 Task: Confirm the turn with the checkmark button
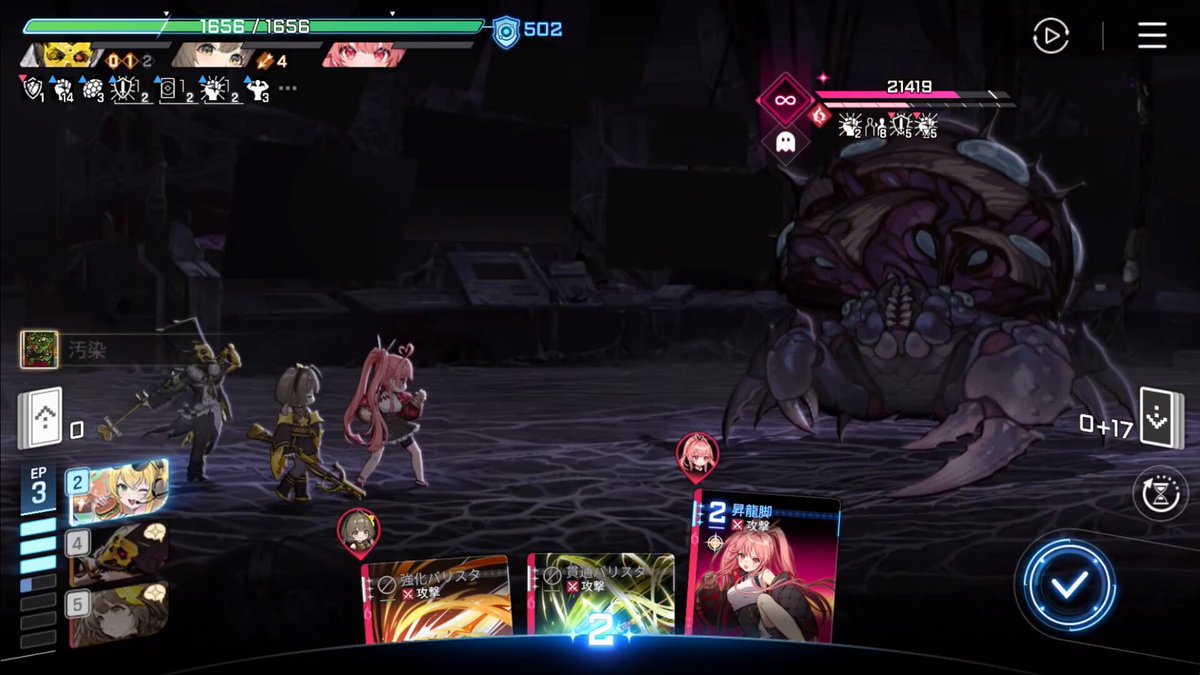point(1069,586)
